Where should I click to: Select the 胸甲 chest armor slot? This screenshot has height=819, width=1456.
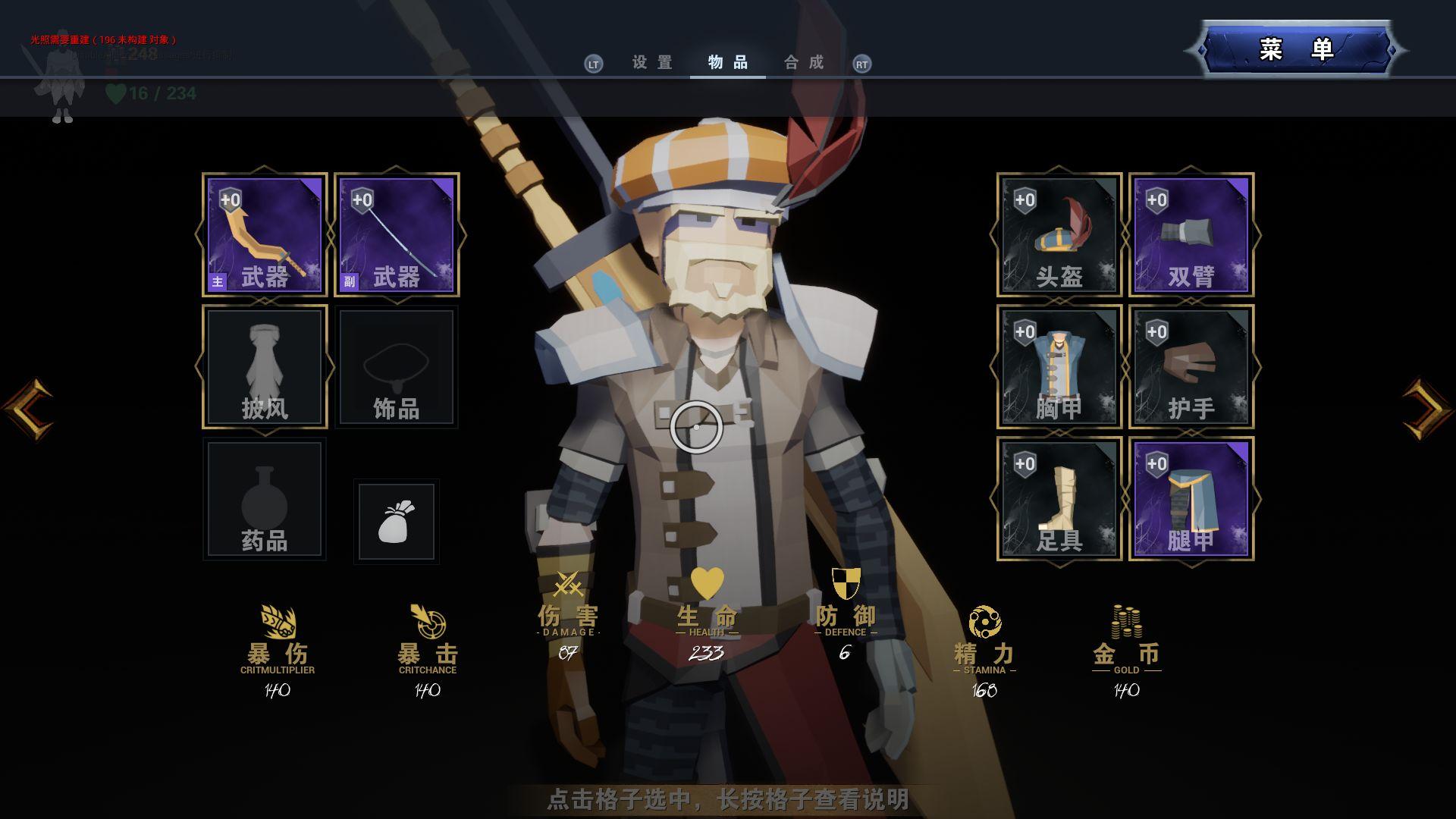pyautogui.click(x=1059, y=367)
